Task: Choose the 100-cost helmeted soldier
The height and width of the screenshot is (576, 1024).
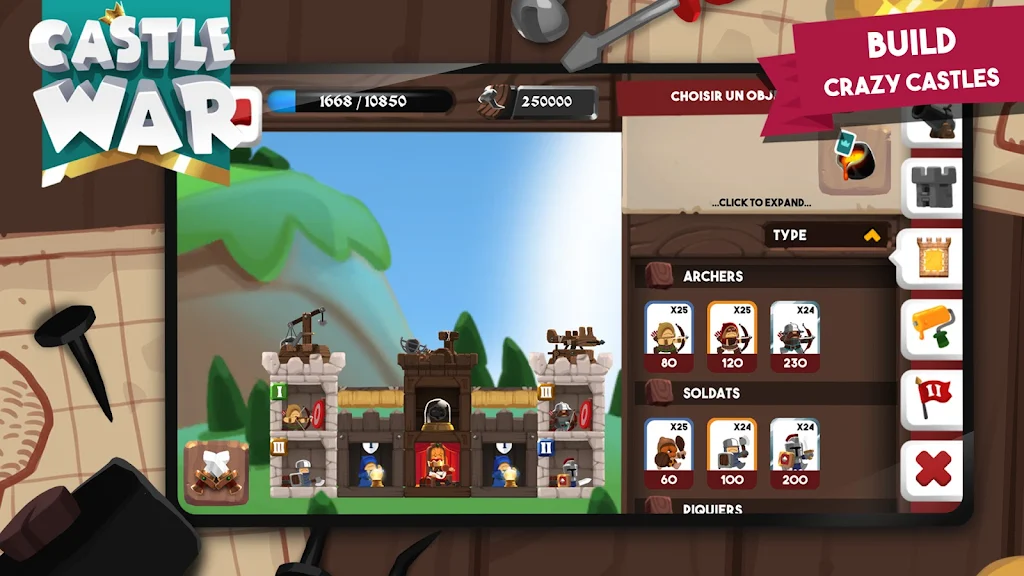Action: [x=732, y=452]
